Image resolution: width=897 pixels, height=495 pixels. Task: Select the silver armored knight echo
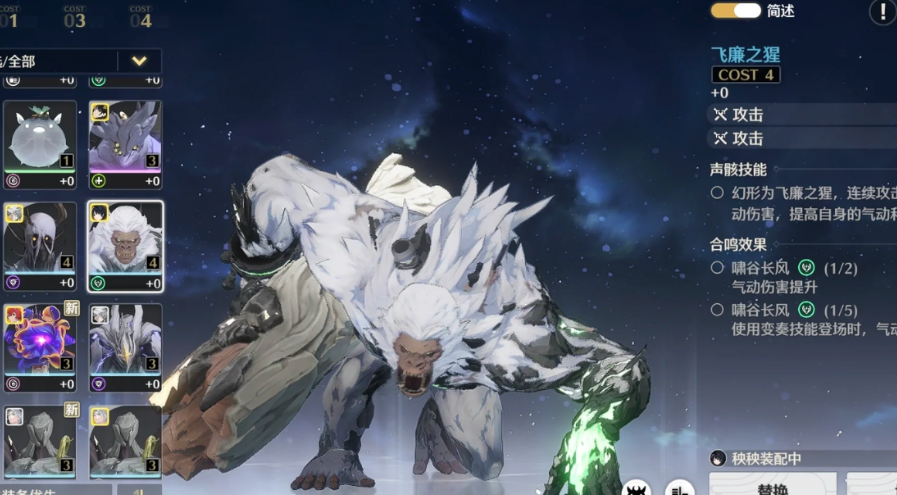(x=125, y=346)
